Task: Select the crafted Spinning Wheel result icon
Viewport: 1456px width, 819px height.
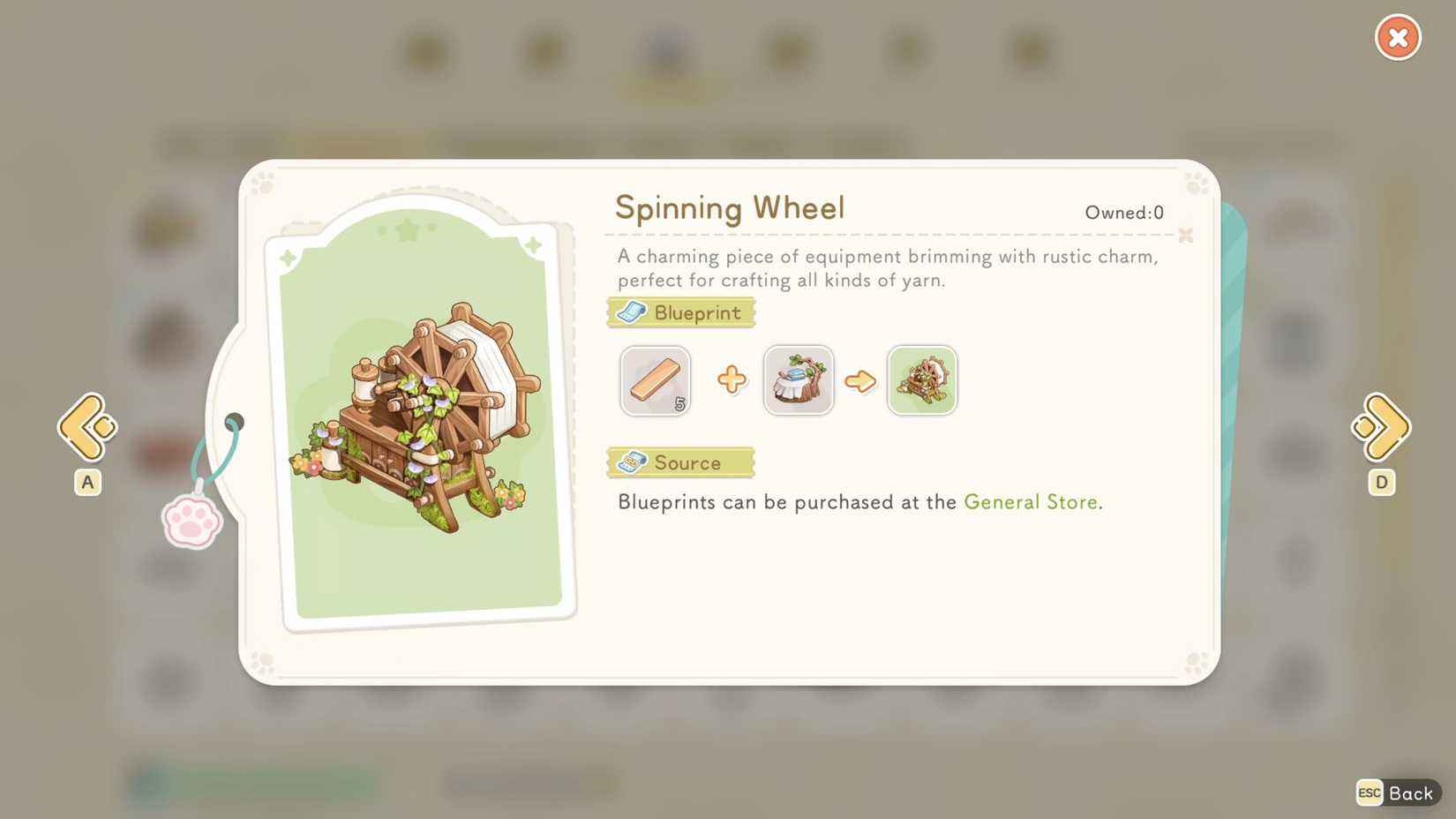Action: point(921,380)
